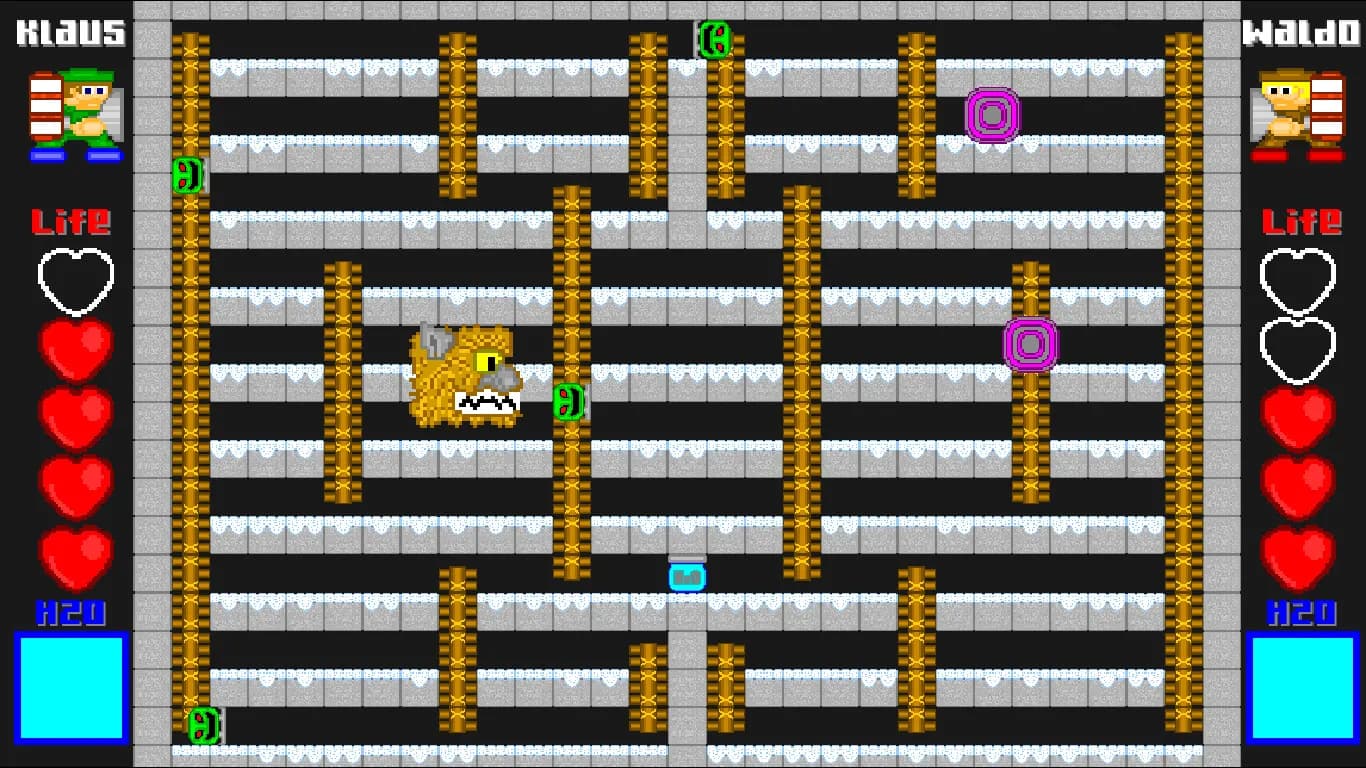Click Klaus's empty white heart outline
The height and width of the screenshot is (768, 1366).
coord(74,281)
